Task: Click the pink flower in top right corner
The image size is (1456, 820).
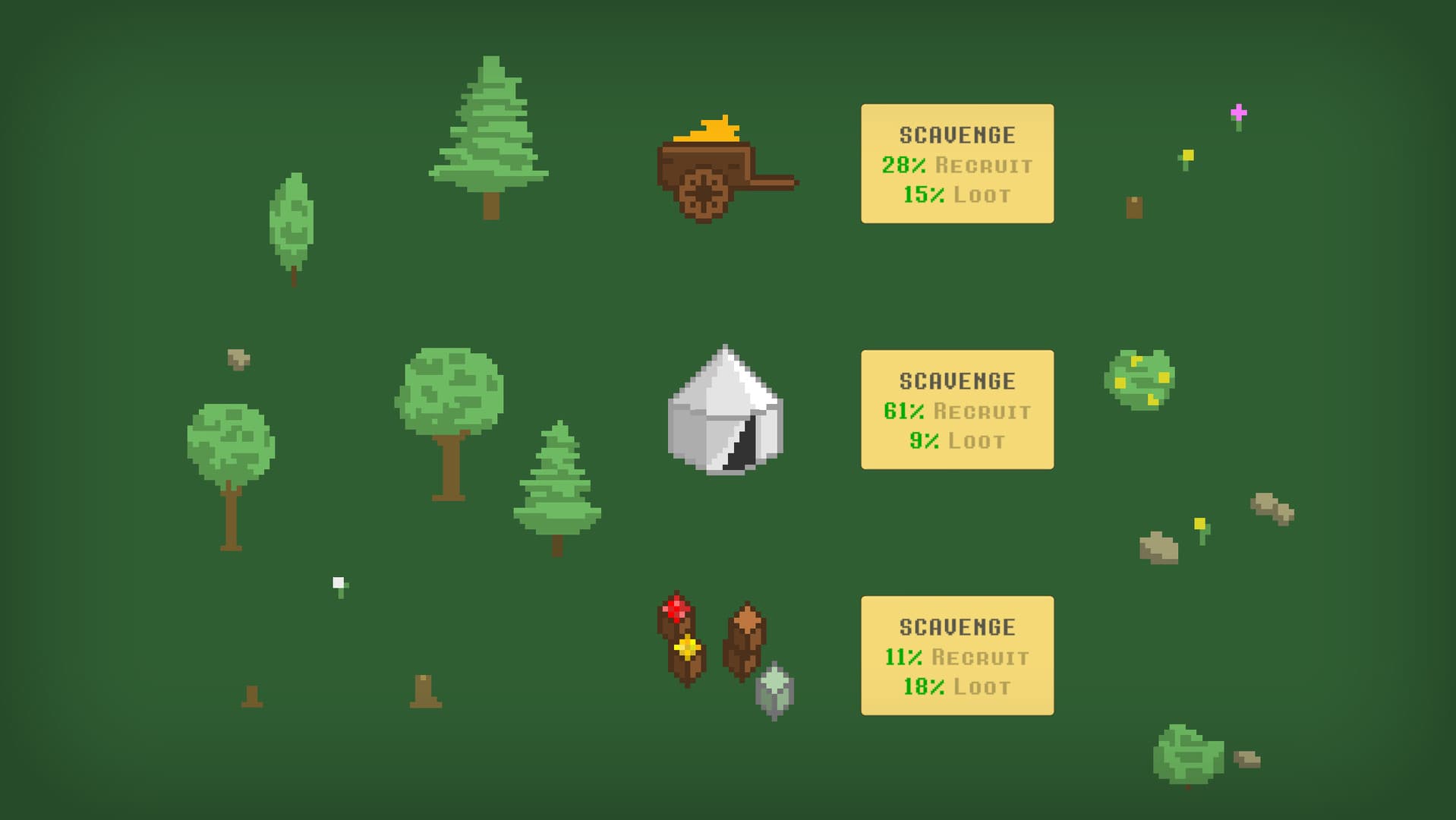Action: tap(1240, 112)
